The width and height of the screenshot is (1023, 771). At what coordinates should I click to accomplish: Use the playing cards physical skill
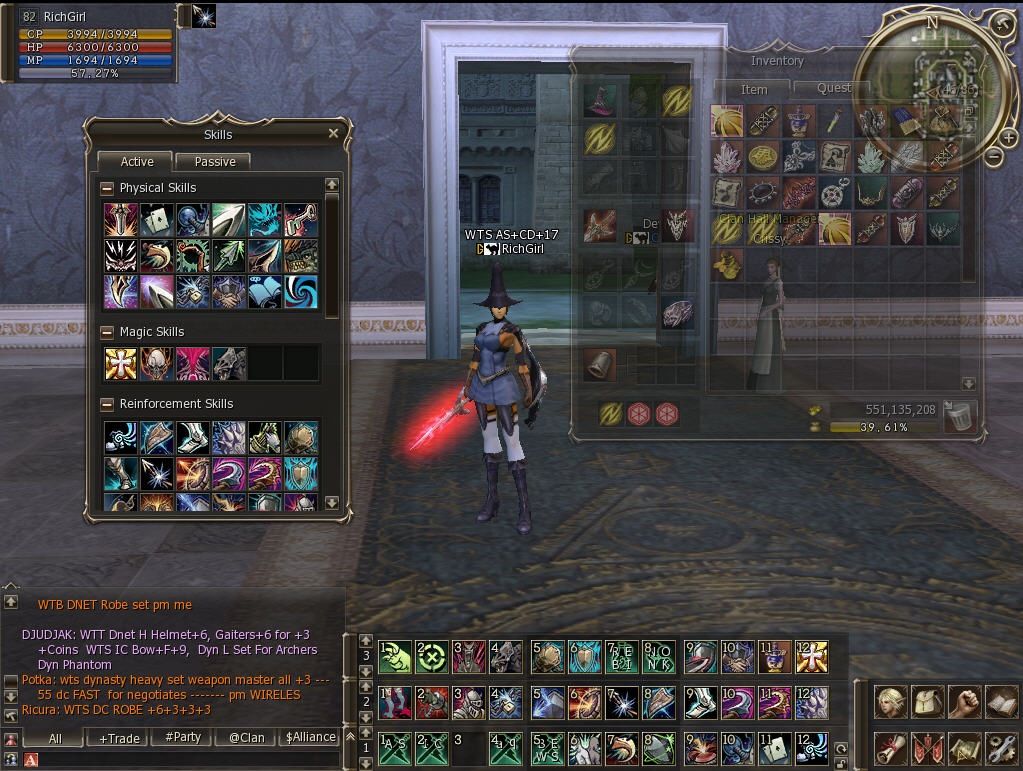pyautogui.click(x=156, y=220)
